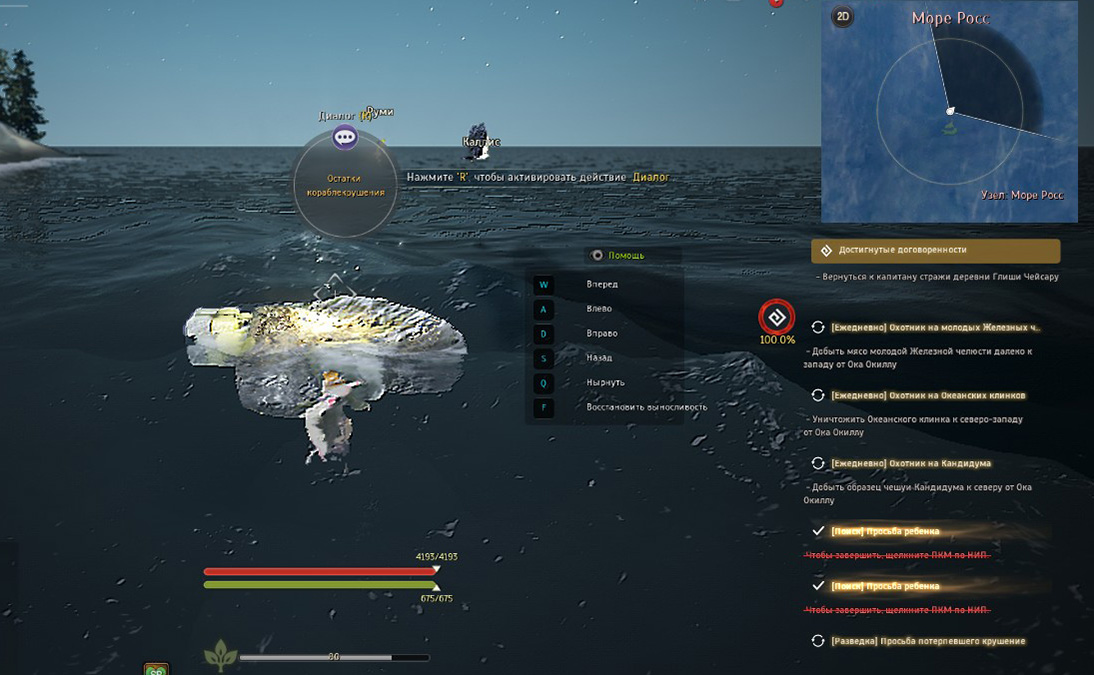Click the Диалог speech bubble icon
Screen dimensions: 1094x675
point(345,137)
